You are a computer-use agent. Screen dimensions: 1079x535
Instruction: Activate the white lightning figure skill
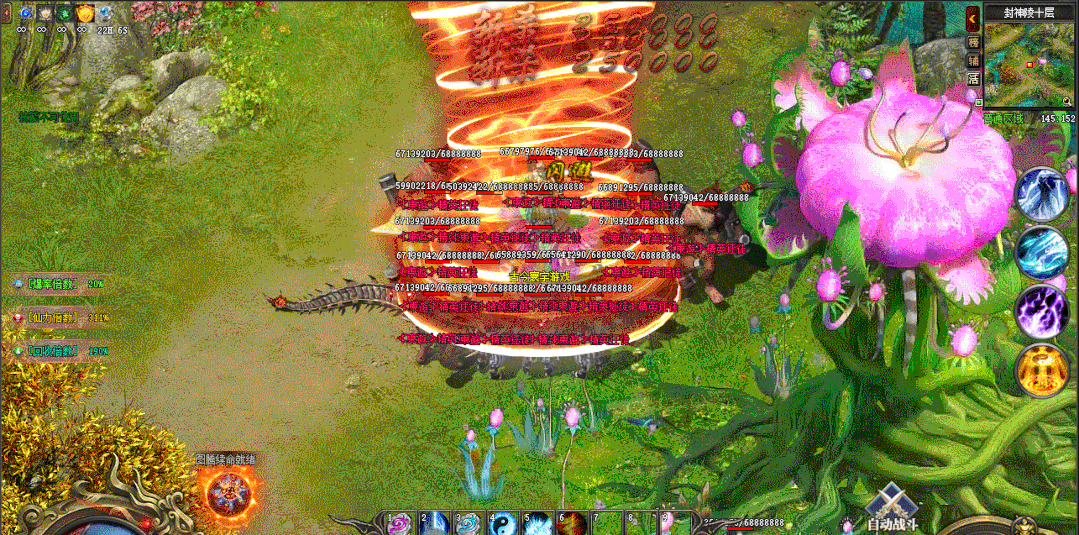tap(1042, 195)
